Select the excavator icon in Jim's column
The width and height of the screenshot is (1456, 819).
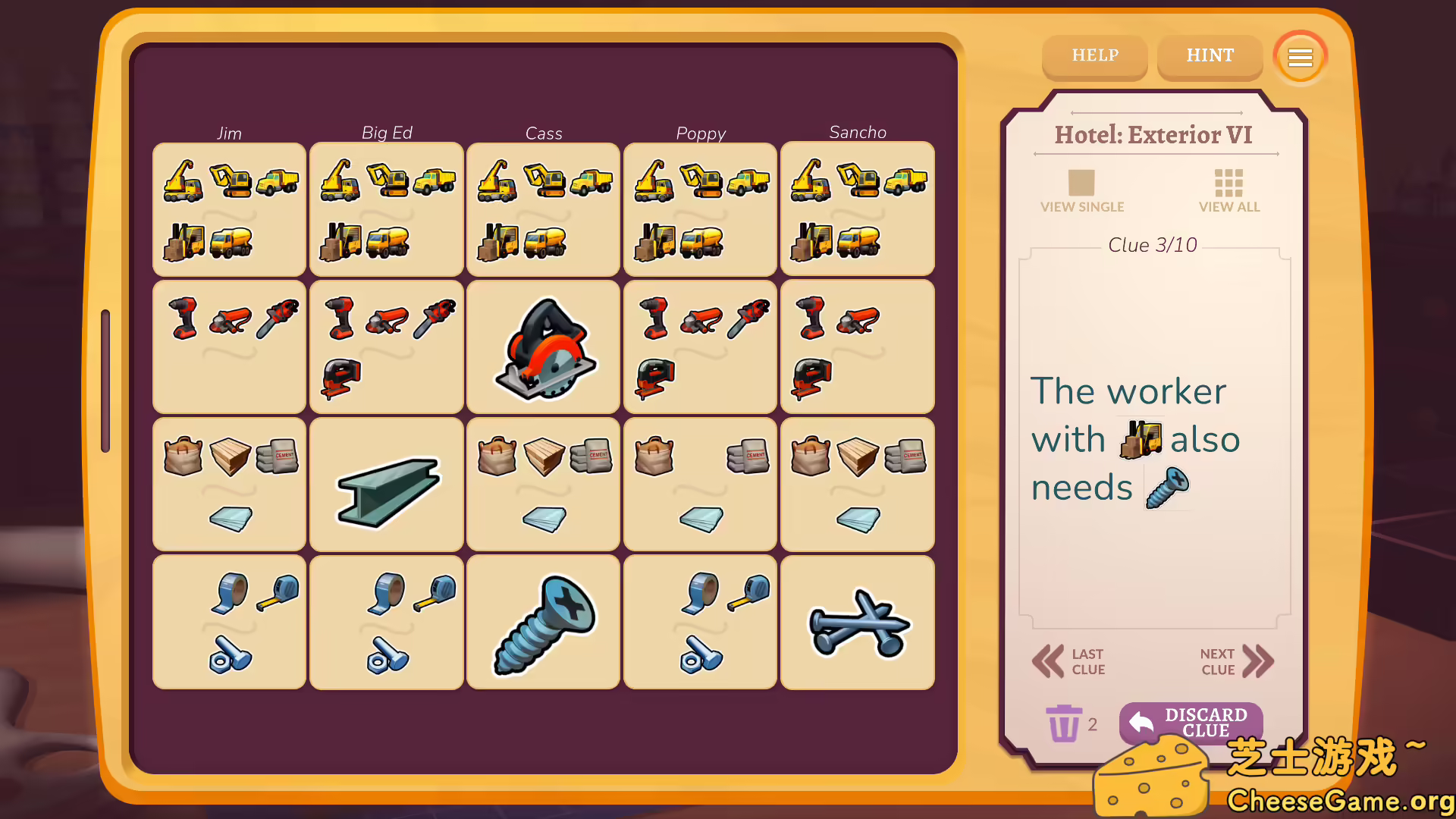(231, 180)
